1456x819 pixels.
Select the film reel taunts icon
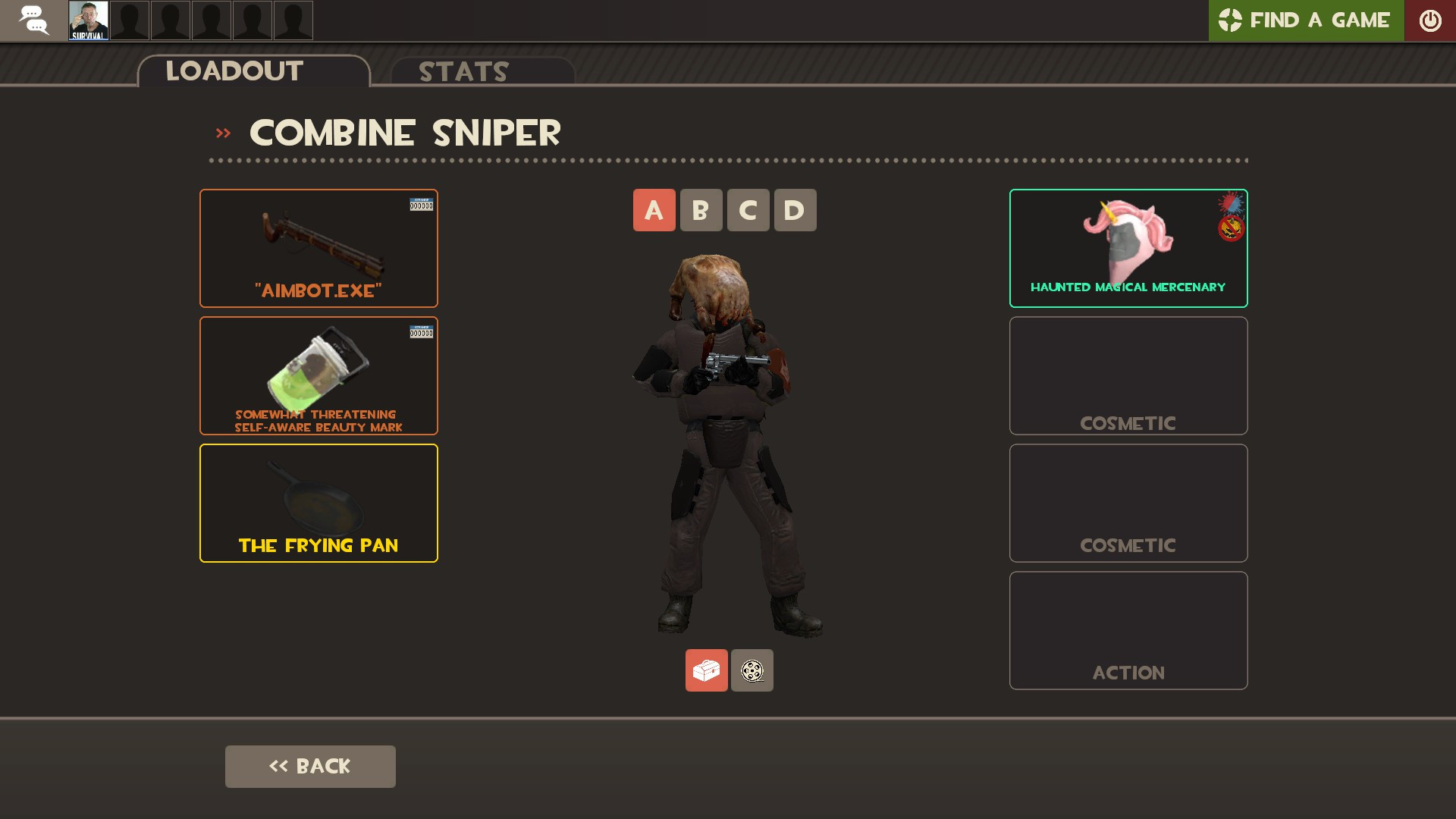pos(752,670)
